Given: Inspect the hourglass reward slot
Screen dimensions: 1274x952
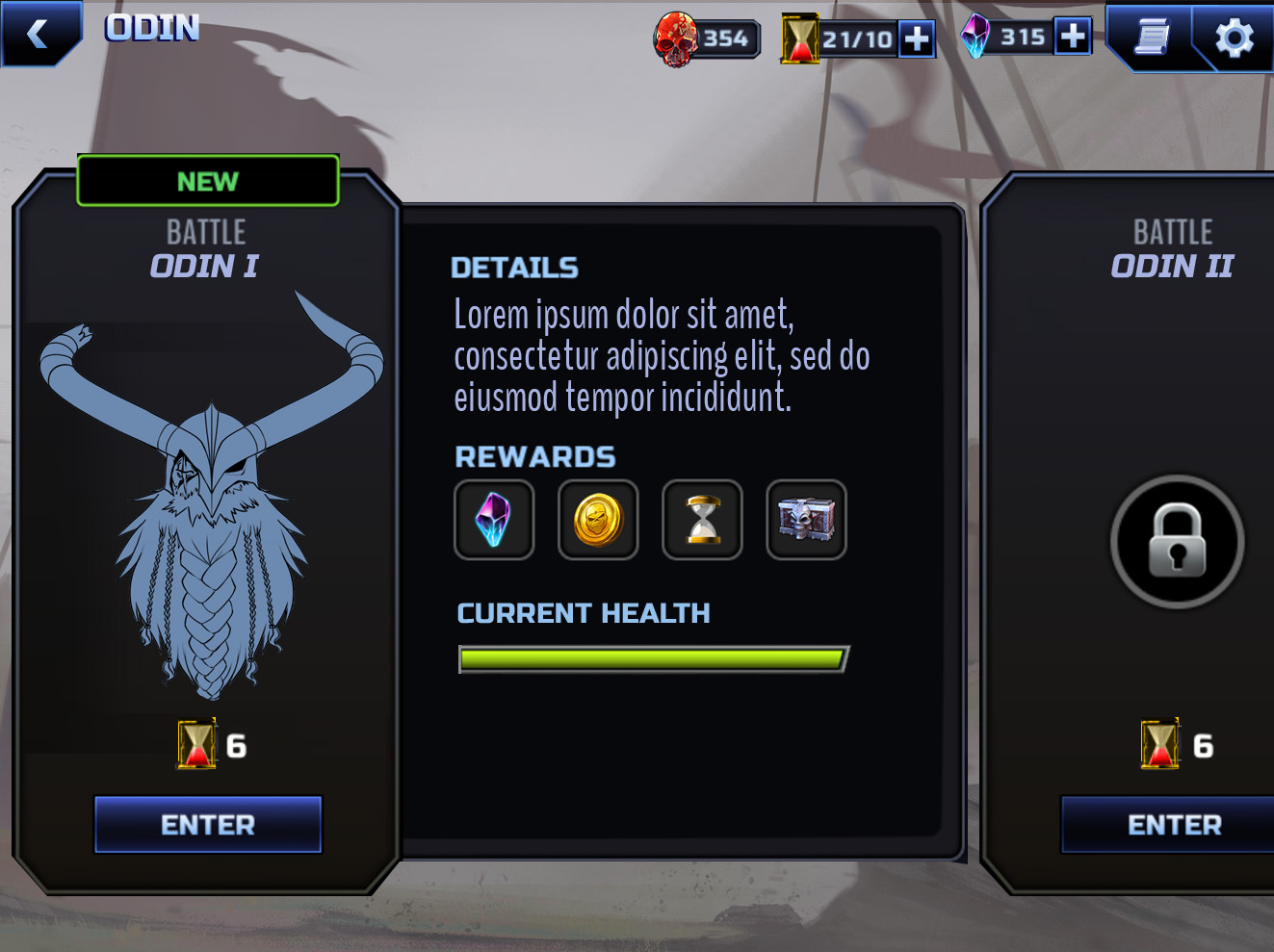Looking at the screenshot, I should tap(702, 520).
